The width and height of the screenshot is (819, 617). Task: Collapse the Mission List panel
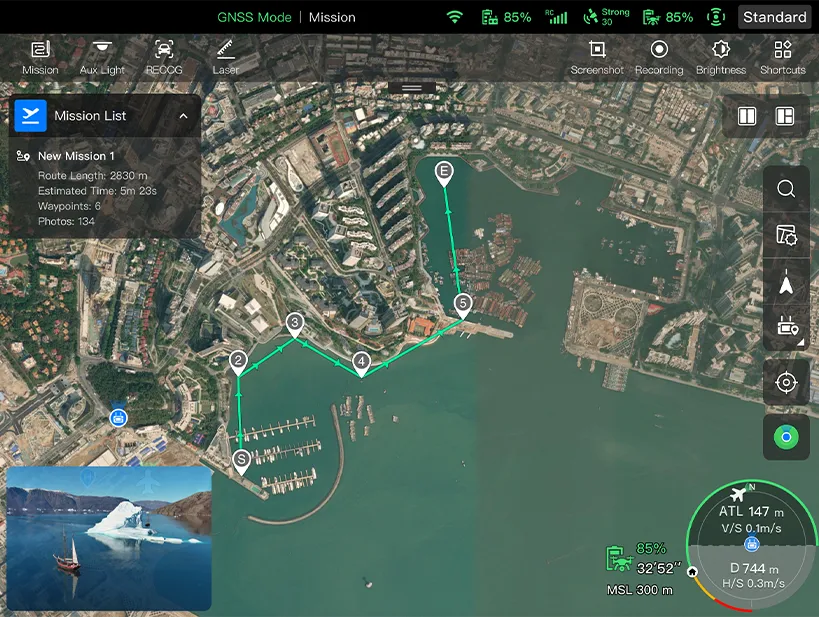(183, 116)
